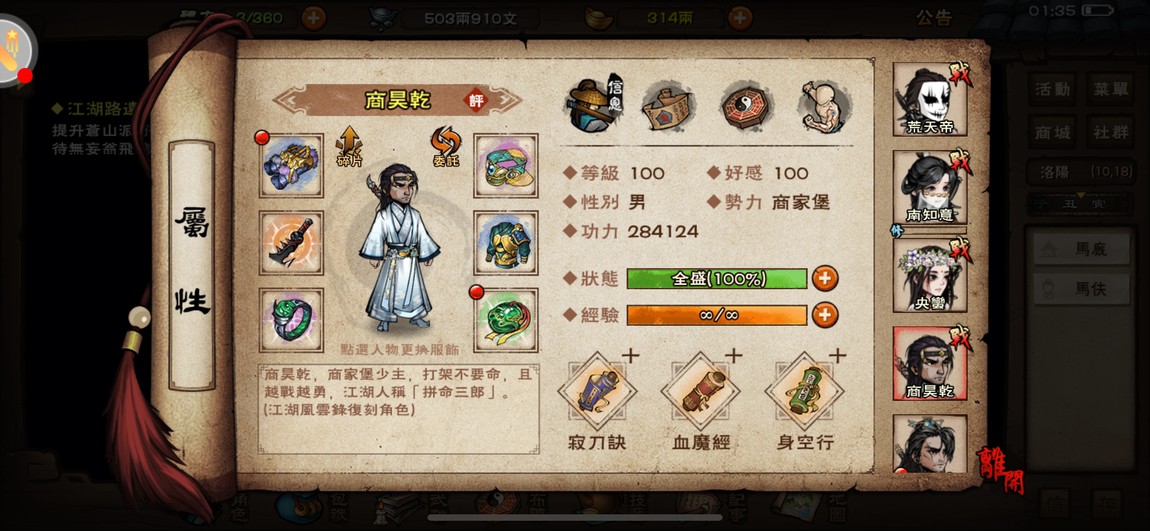This screenshot has height=531, width=1150.
Task: Close the character panel with 離開
Action: point(1000,468)
